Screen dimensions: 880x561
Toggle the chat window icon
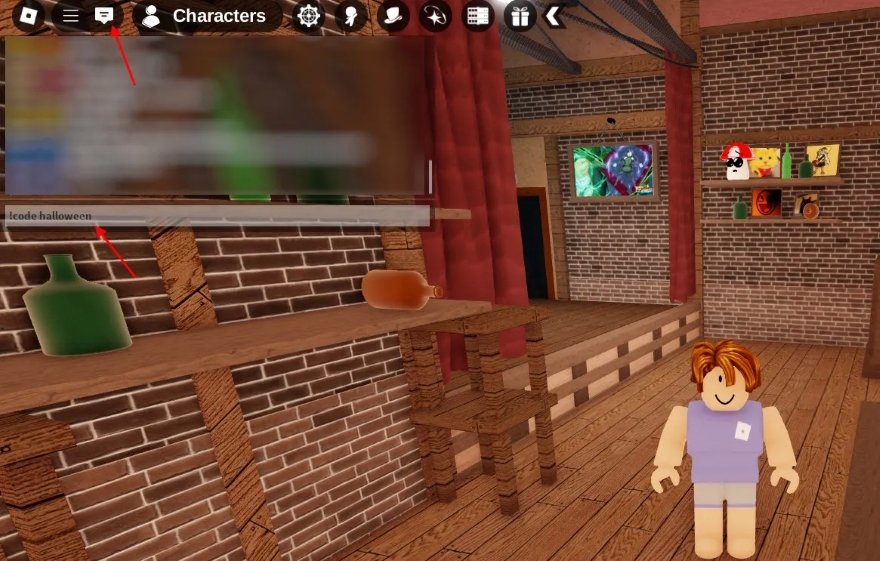[x=104, y=16]
